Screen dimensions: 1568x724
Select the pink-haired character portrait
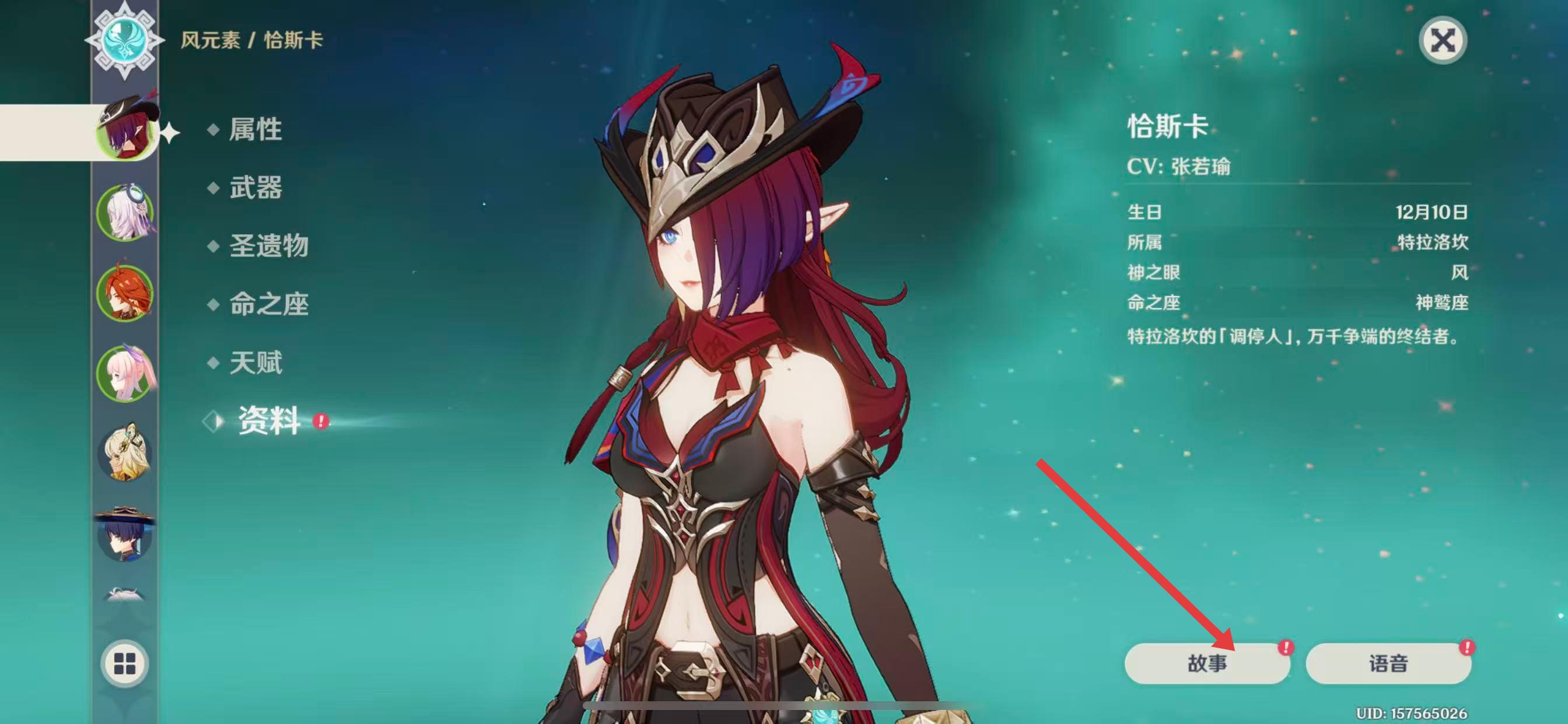pos(125,374)
